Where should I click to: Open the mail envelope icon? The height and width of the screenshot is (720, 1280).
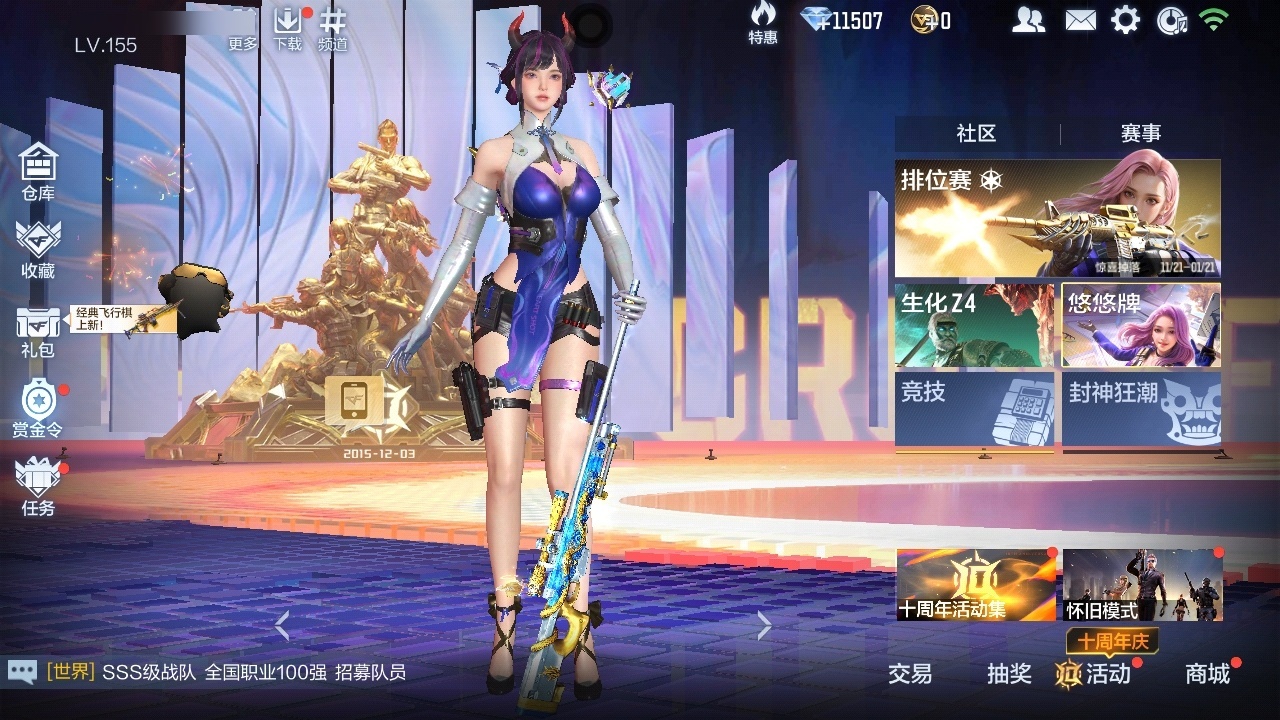point(1080,20)
